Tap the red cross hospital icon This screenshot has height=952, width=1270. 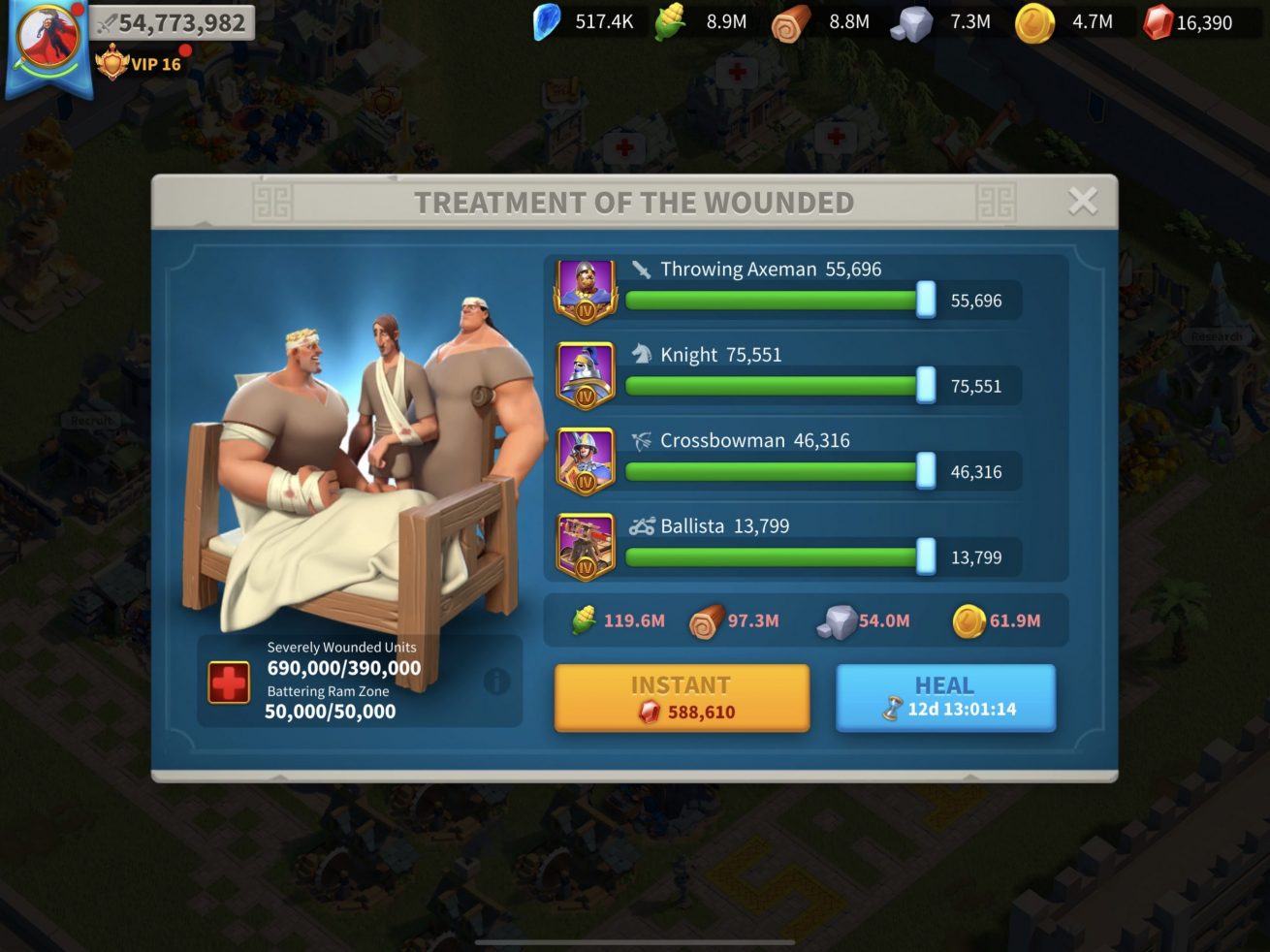[229, 682]
